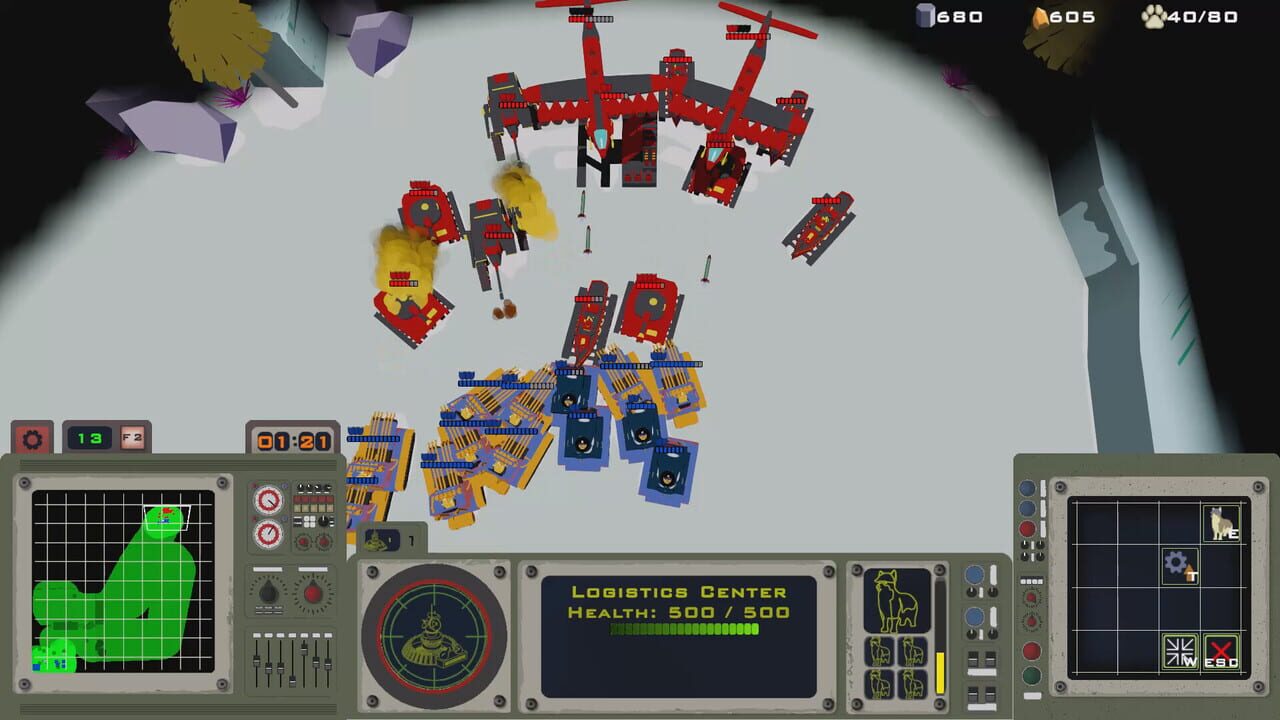Flip the lower toggle switch beside the wolf panel
This screenshot has width=1280, height=720.
point(983,697)
